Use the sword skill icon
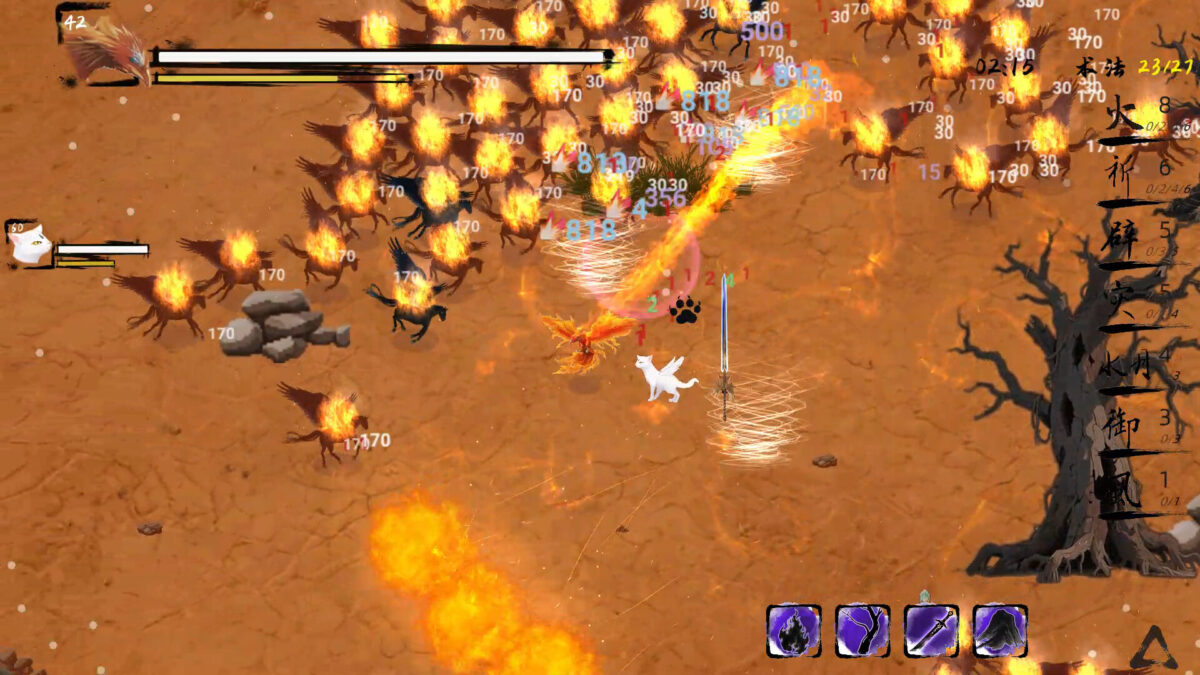The width and height of the screenshot is (1200, 675). (931, 630)
